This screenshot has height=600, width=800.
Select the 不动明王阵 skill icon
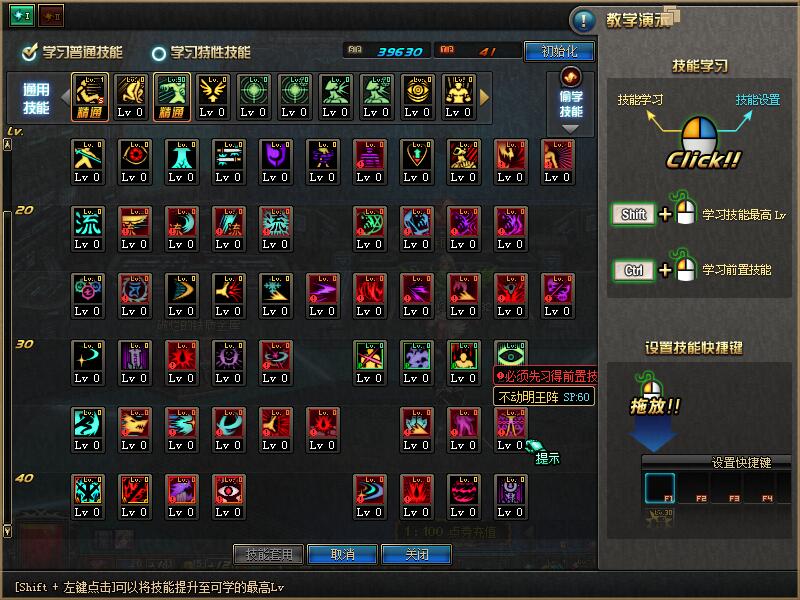pos(510,423)
